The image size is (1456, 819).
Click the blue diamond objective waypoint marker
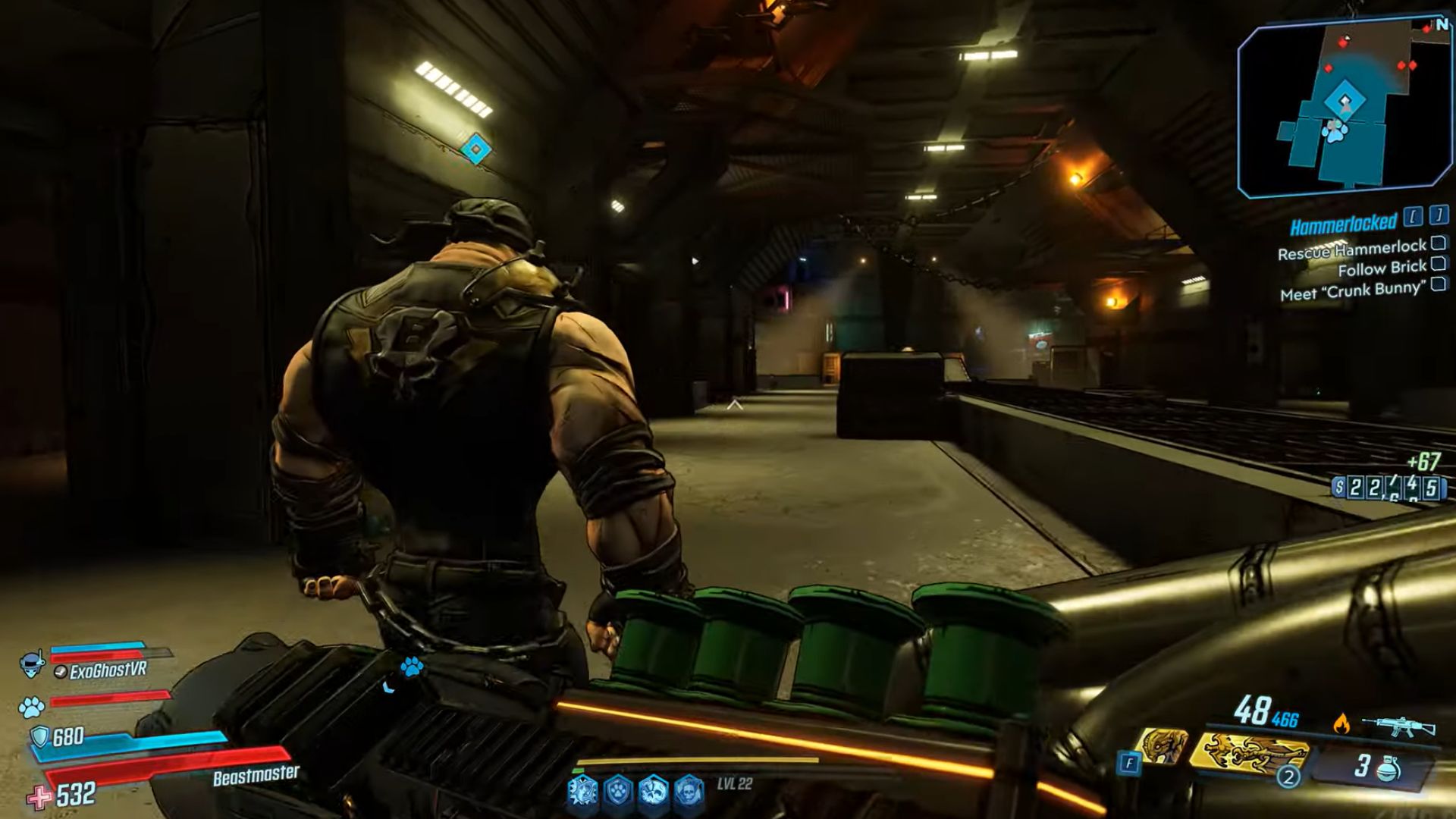[x=475, y=149]
